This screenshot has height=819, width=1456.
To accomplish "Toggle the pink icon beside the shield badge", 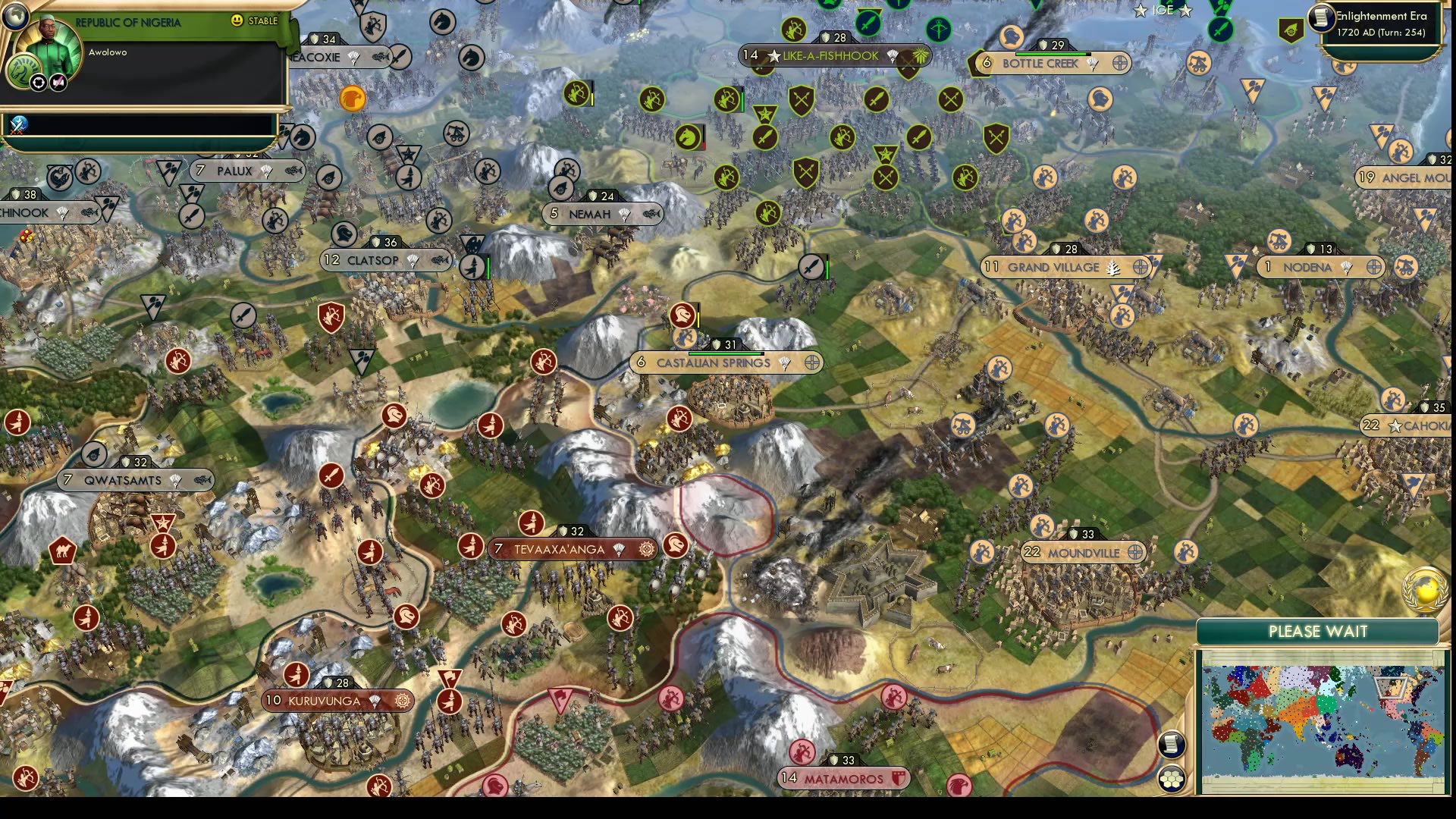I will (x=57, y=82).
